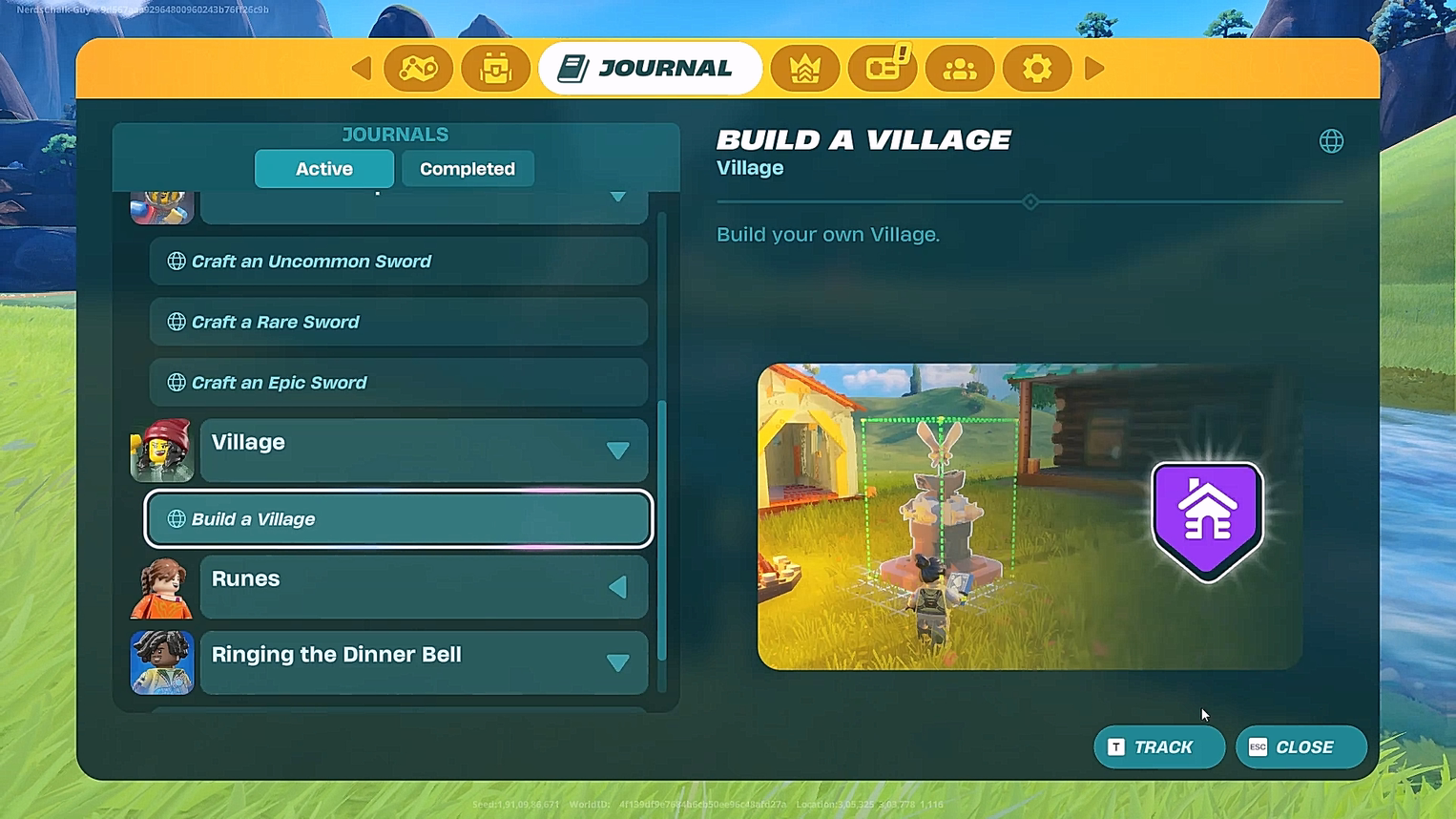
Task: Expand the Runes journal entry
Action: point(618,586)
